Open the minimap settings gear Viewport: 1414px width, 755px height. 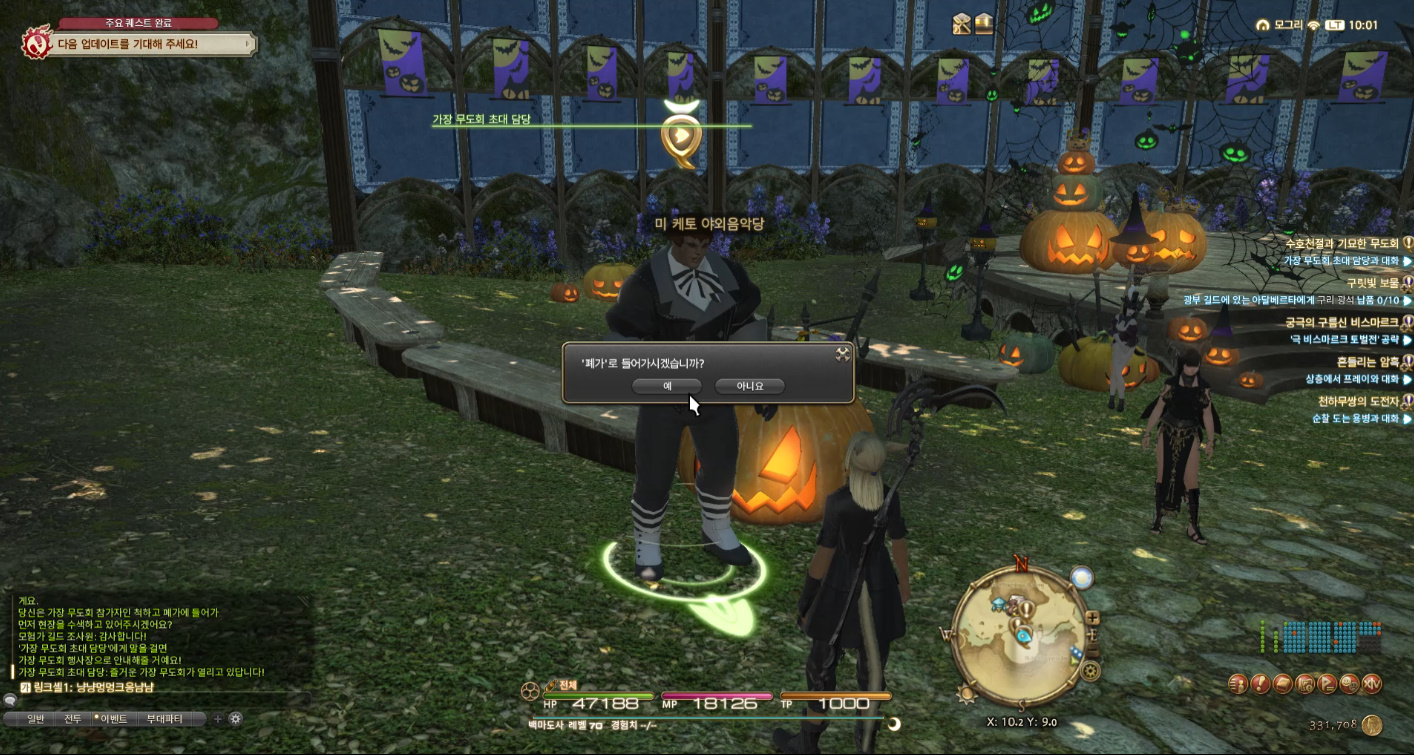point(1091,670)
